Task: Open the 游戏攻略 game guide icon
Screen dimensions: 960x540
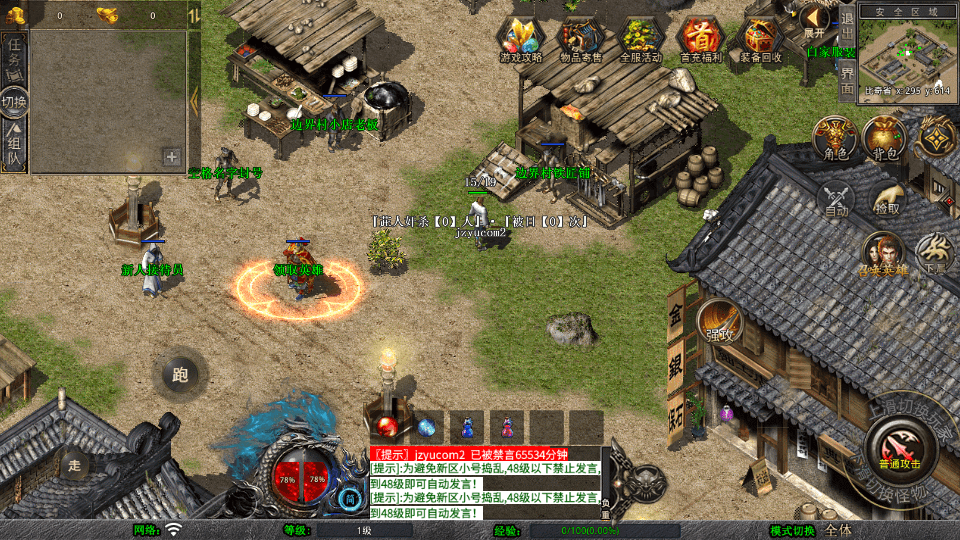Action: [x=521, y=39]
